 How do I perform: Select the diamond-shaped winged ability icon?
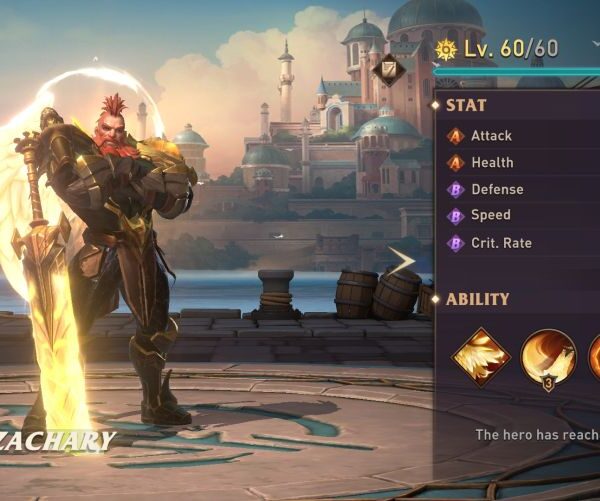481,358
